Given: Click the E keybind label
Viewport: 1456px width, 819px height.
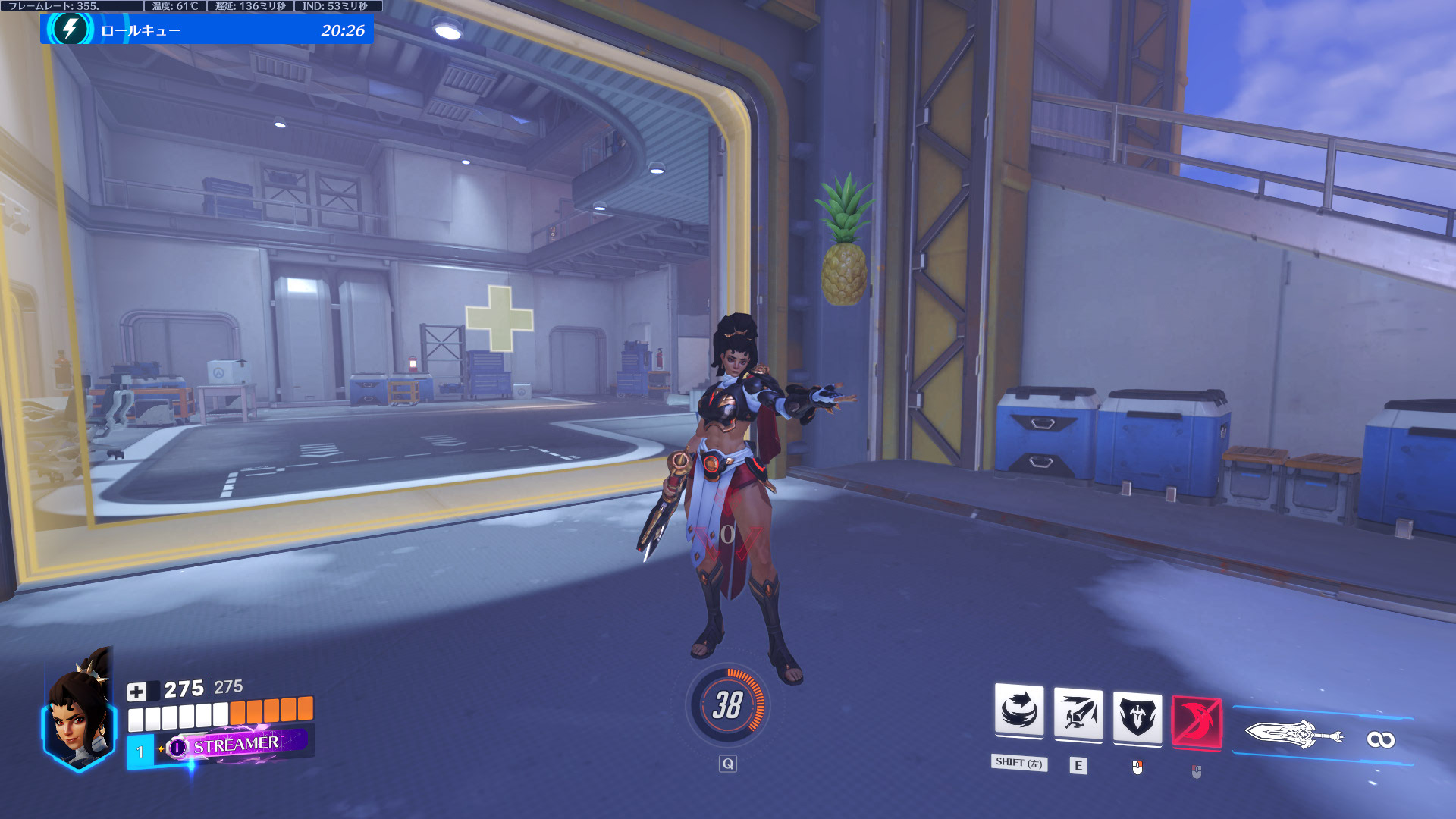Looking at the screenshot, I should tap(1079, 765).
